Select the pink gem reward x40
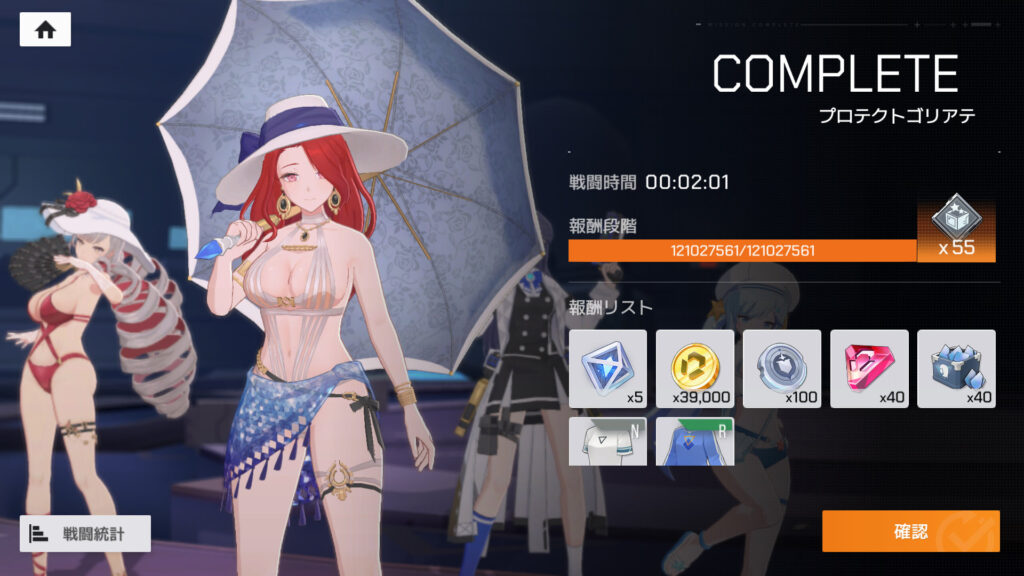Image resolution: width=1024 pixels, height=576 pixels. tap(869, 368)
